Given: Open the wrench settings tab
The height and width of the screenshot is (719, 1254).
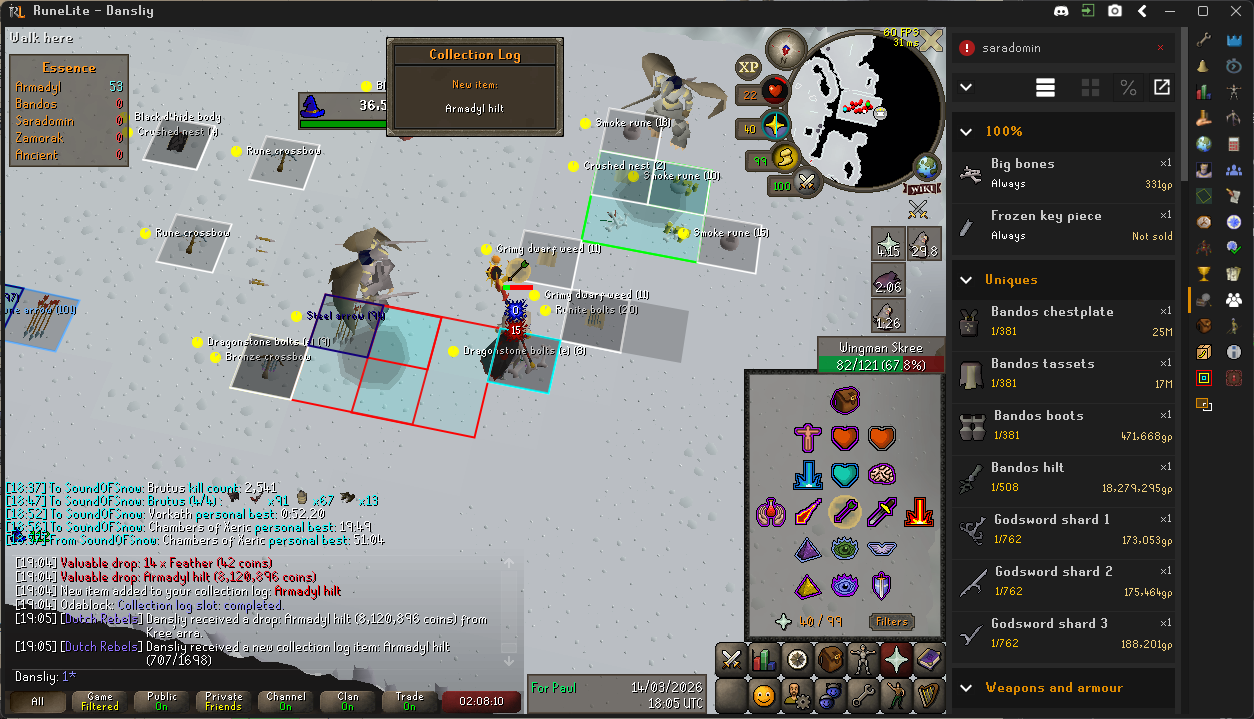Looking at the screenshot, I should pyautogui.click(x=861, y=693).
